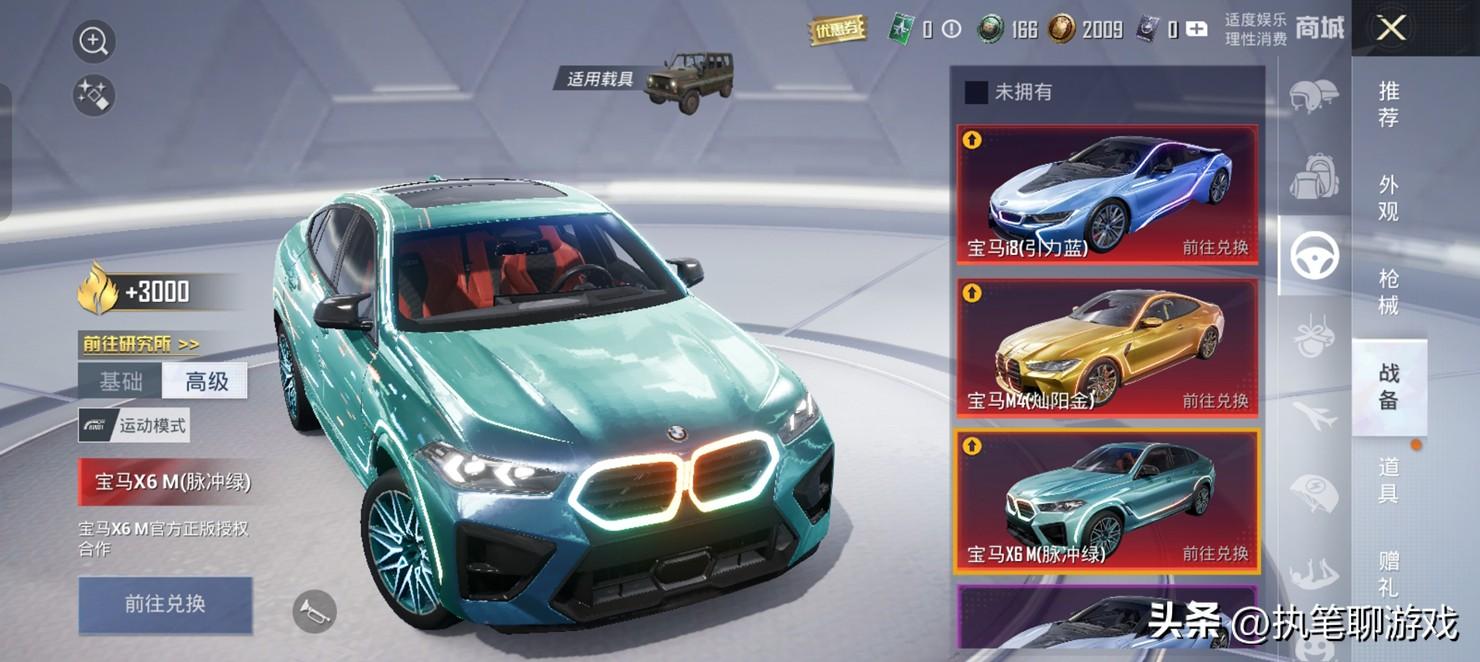The width and height of the screenshot is (1480, 662).
Task: Choose the 宝马M4 灿阳金 car card
Action: point(1107,347)
